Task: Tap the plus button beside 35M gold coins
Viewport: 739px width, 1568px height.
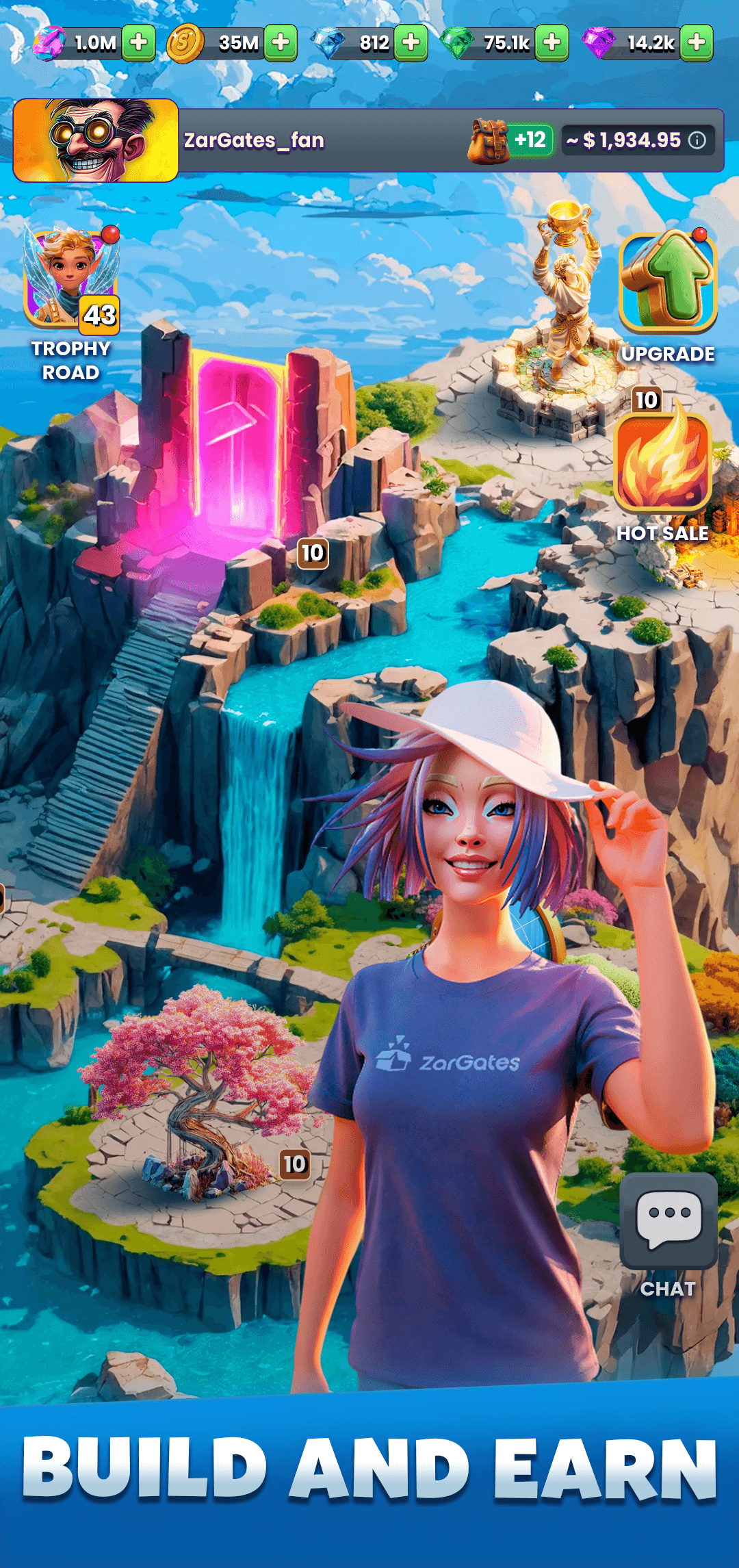Action: [281, 43]
